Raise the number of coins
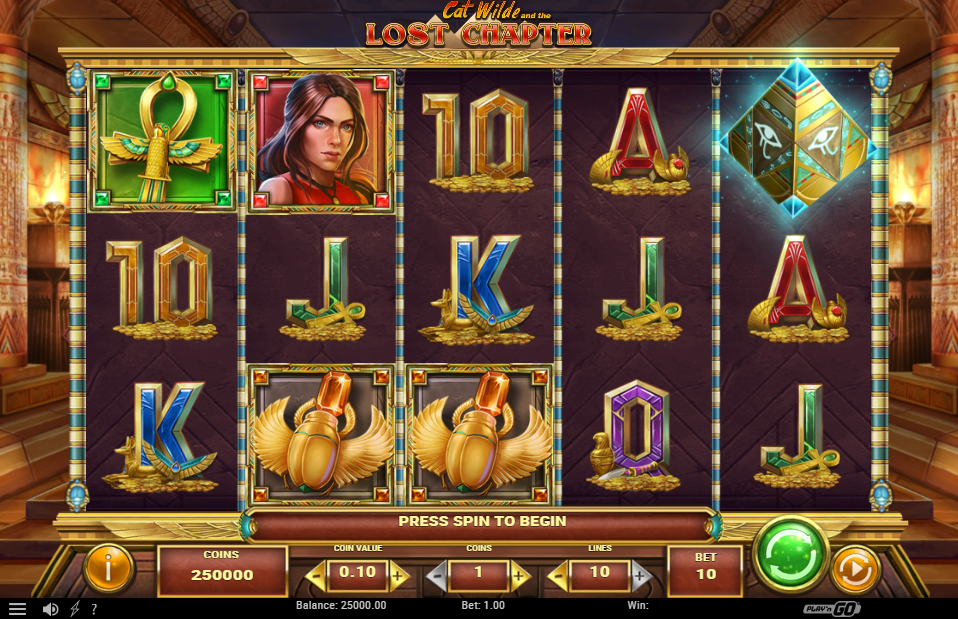This screenshot has height=619, width=958. click(x=519, y=576)
